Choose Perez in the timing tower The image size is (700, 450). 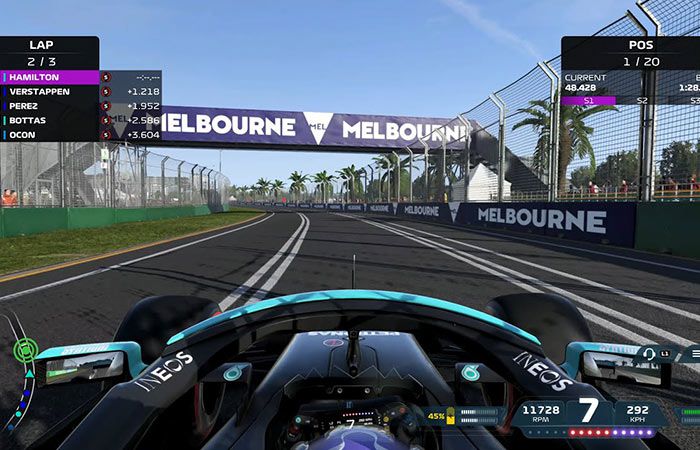tap(52, 105)
